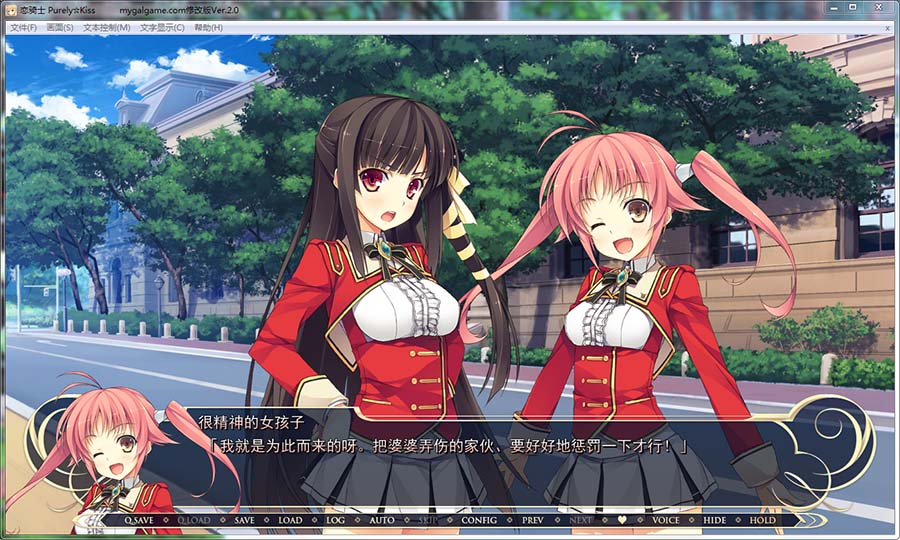Open the LOAD screen

tap(290, 520)
